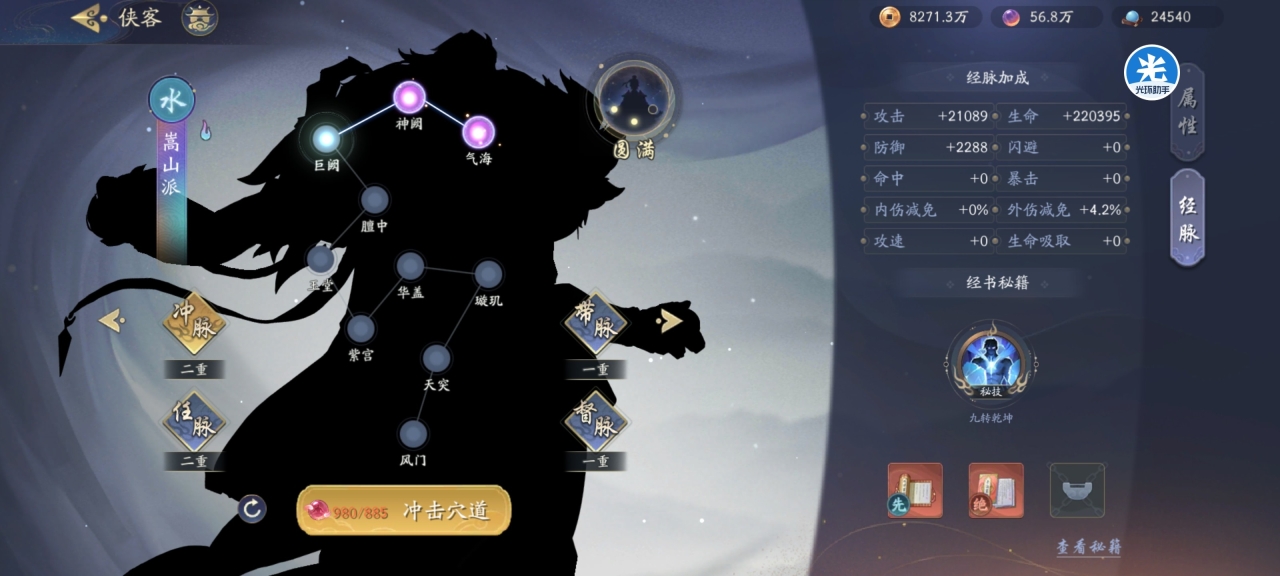Click the 气海 acupoint node

[x=478, y=131]
